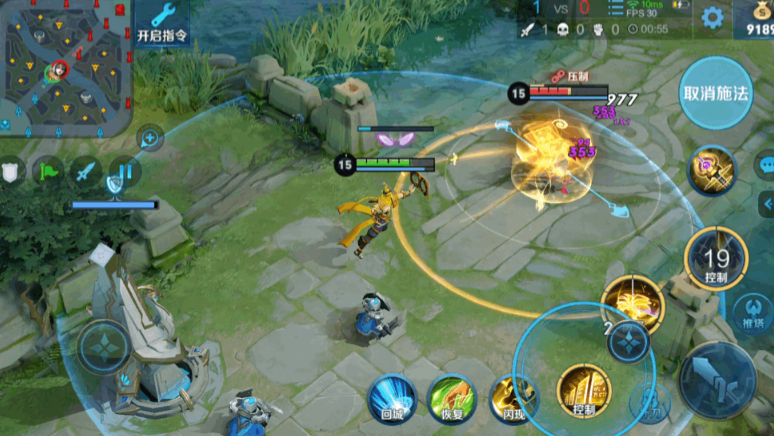The height and width of the screenshot is (436, 774).
Task: Click the battlefield minimap
Action: click(x=66, y=67)
